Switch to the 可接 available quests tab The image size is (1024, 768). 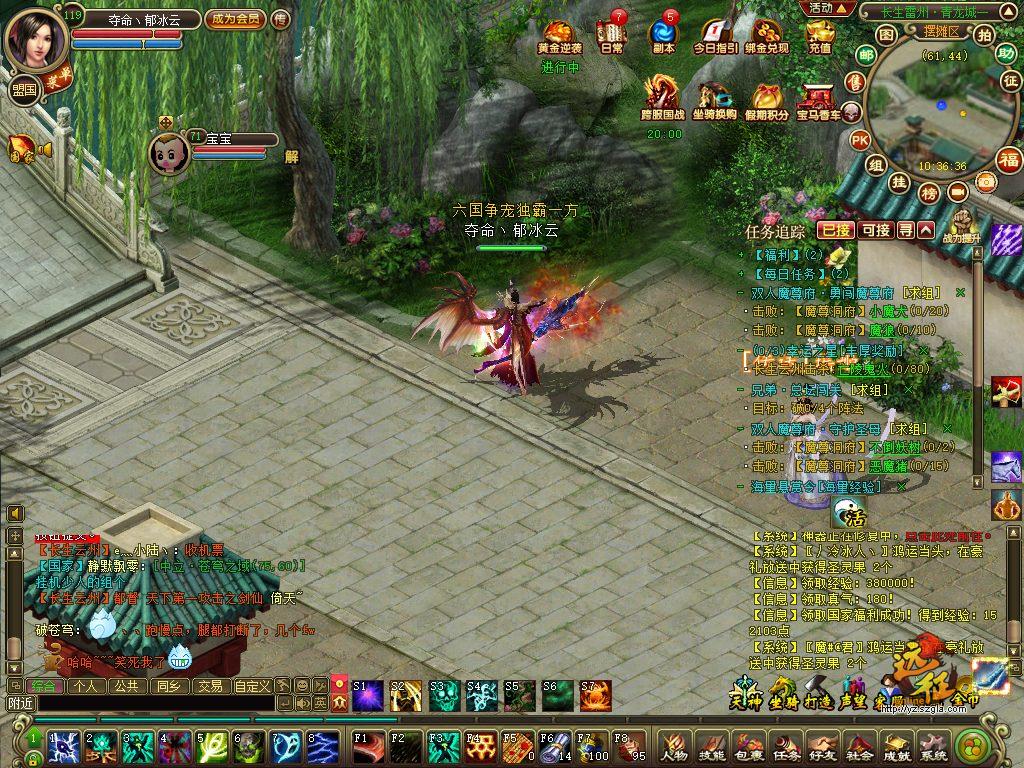tap(875, 230)
